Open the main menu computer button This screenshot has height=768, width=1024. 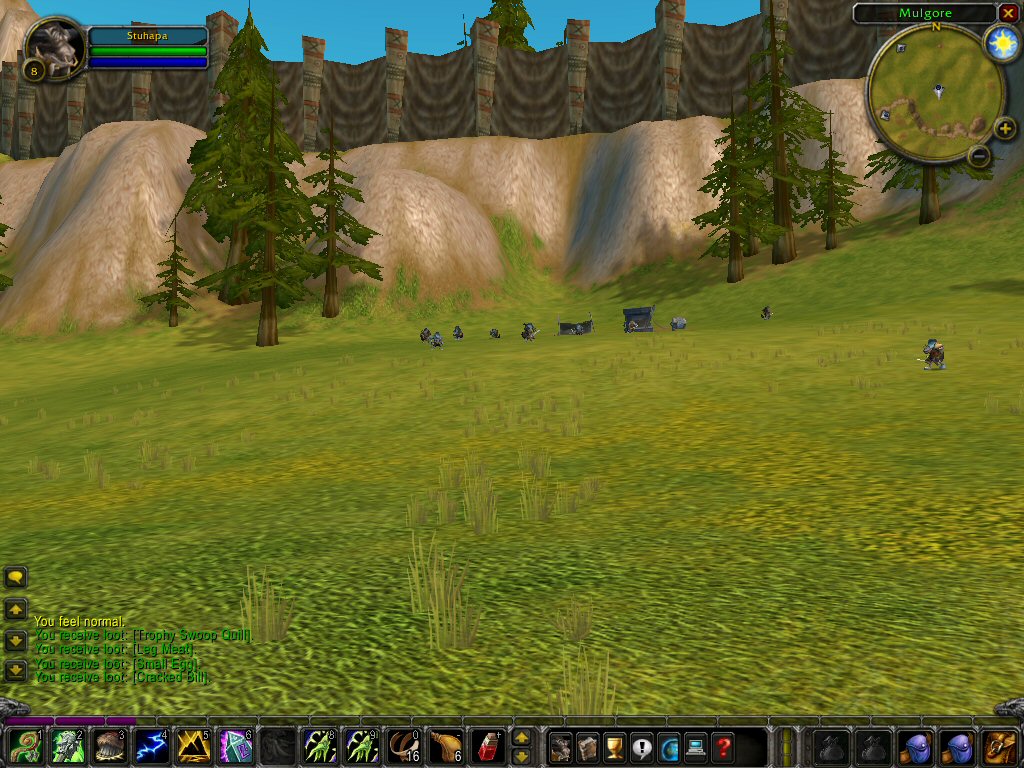(x=695, y=746)
